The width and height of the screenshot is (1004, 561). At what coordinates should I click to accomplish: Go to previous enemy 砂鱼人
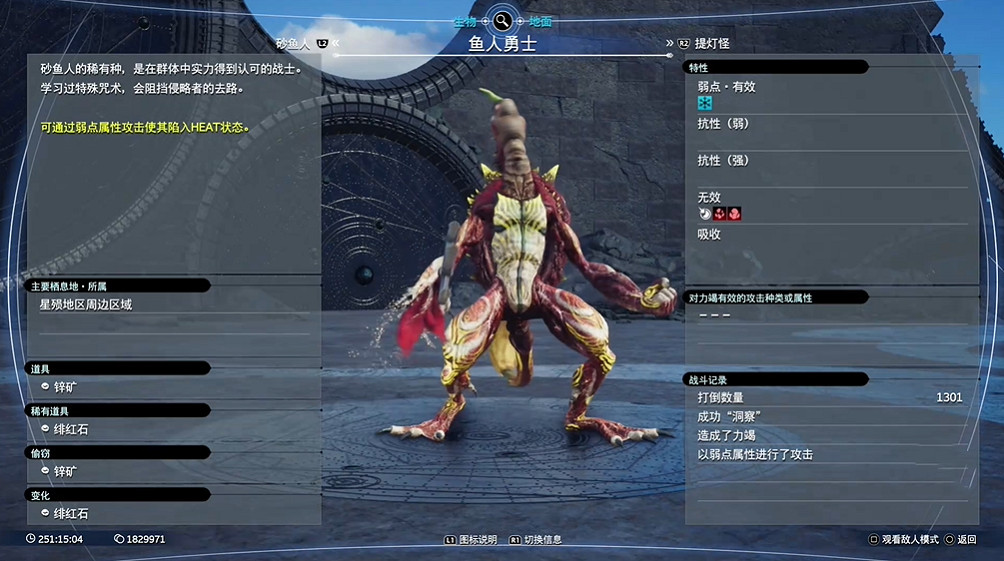tap(294, 44)
